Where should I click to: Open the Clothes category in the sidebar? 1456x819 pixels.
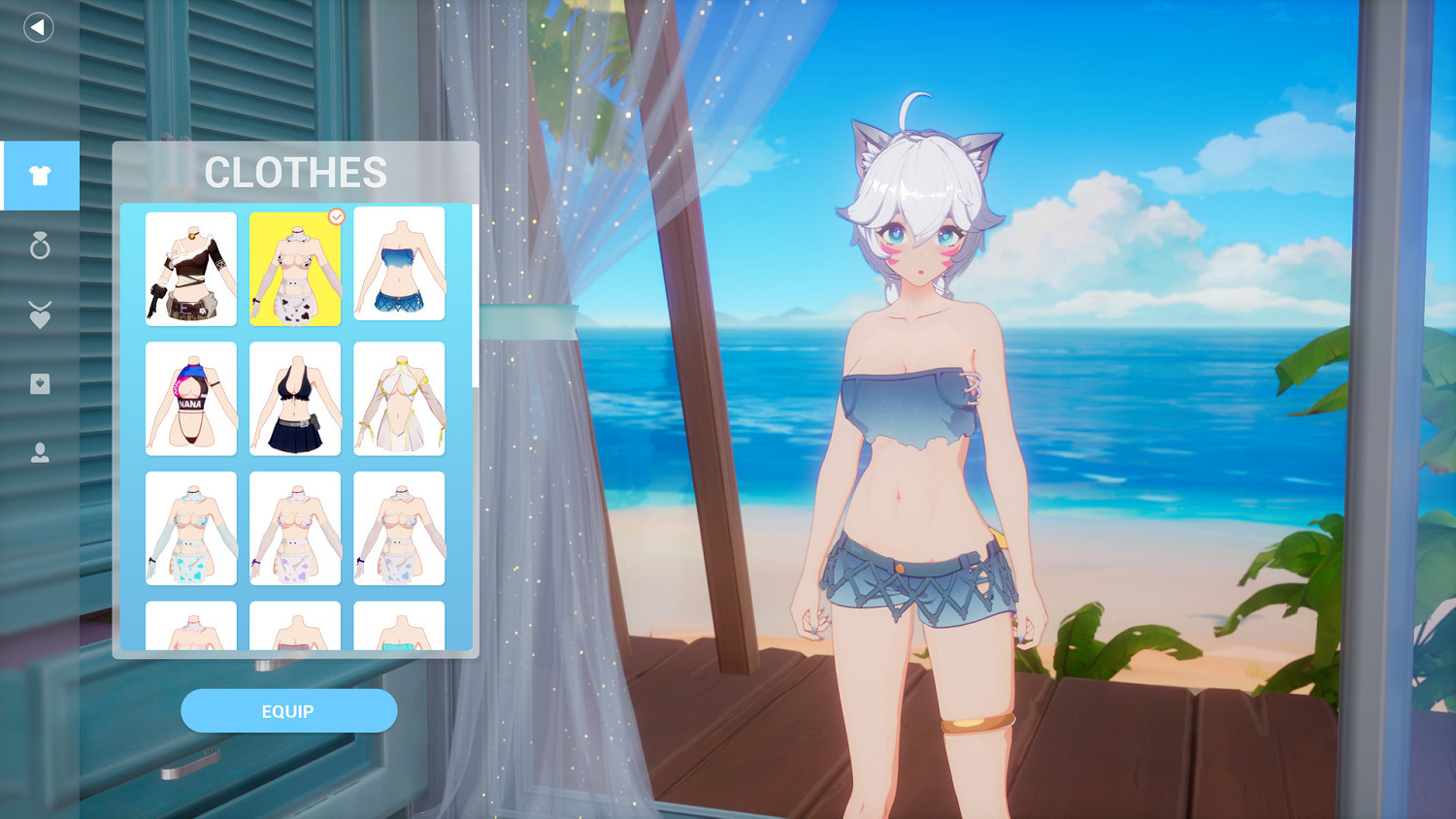pos(39,176)
